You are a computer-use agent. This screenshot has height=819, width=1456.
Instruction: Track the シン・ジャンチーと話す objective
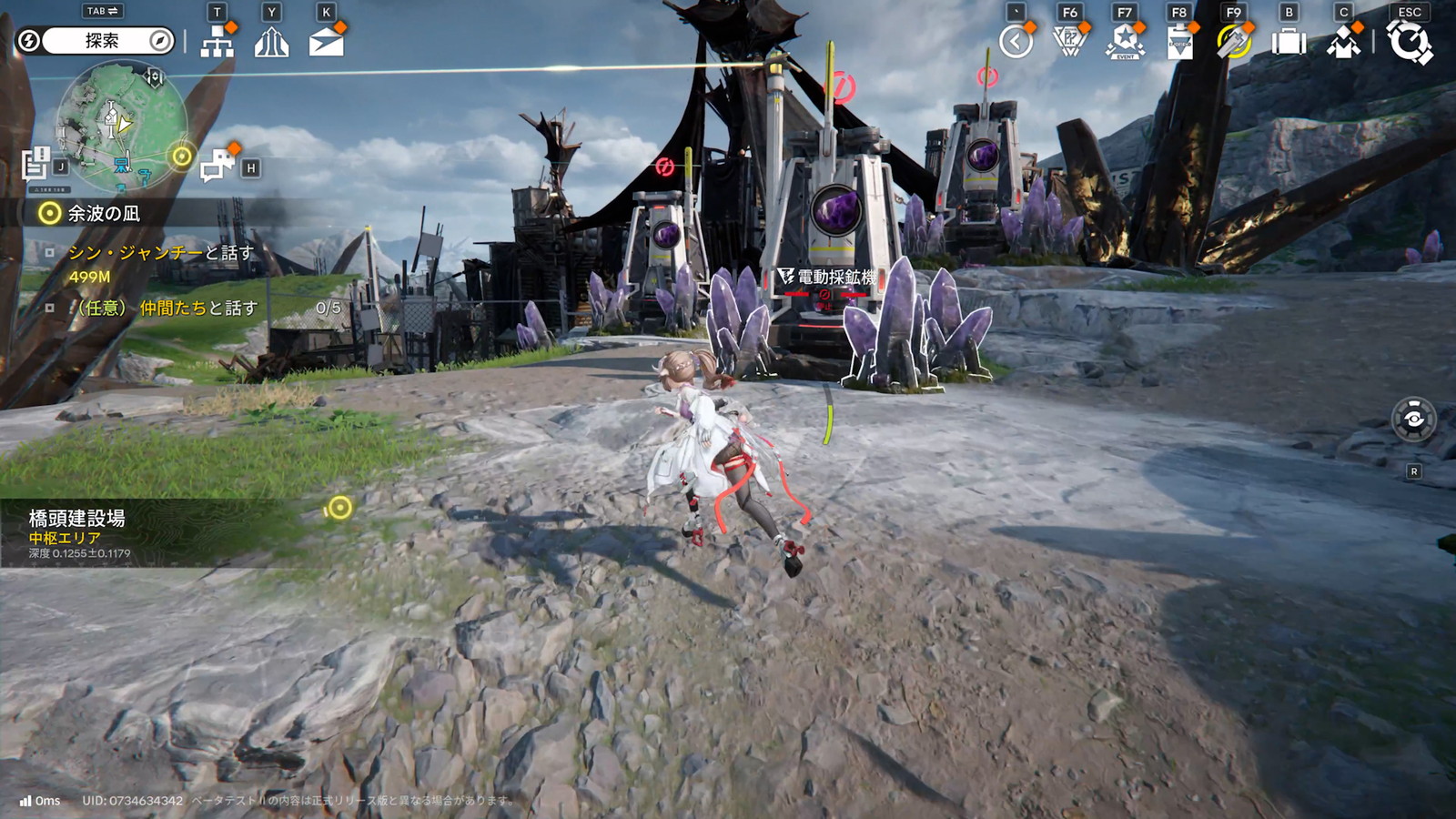click(x=160, y=253)
